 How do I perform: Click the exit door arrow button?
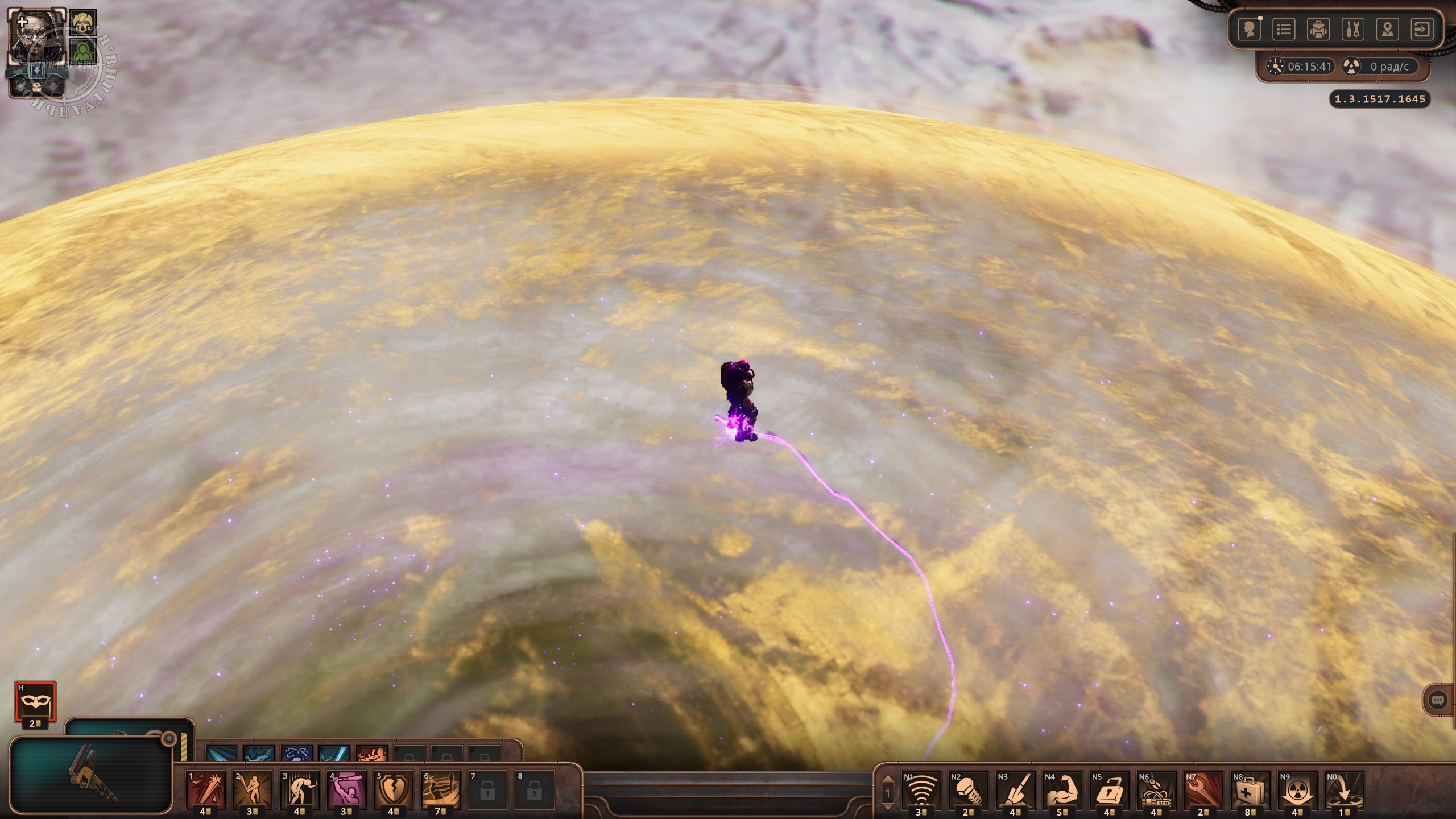(1422, 30)
